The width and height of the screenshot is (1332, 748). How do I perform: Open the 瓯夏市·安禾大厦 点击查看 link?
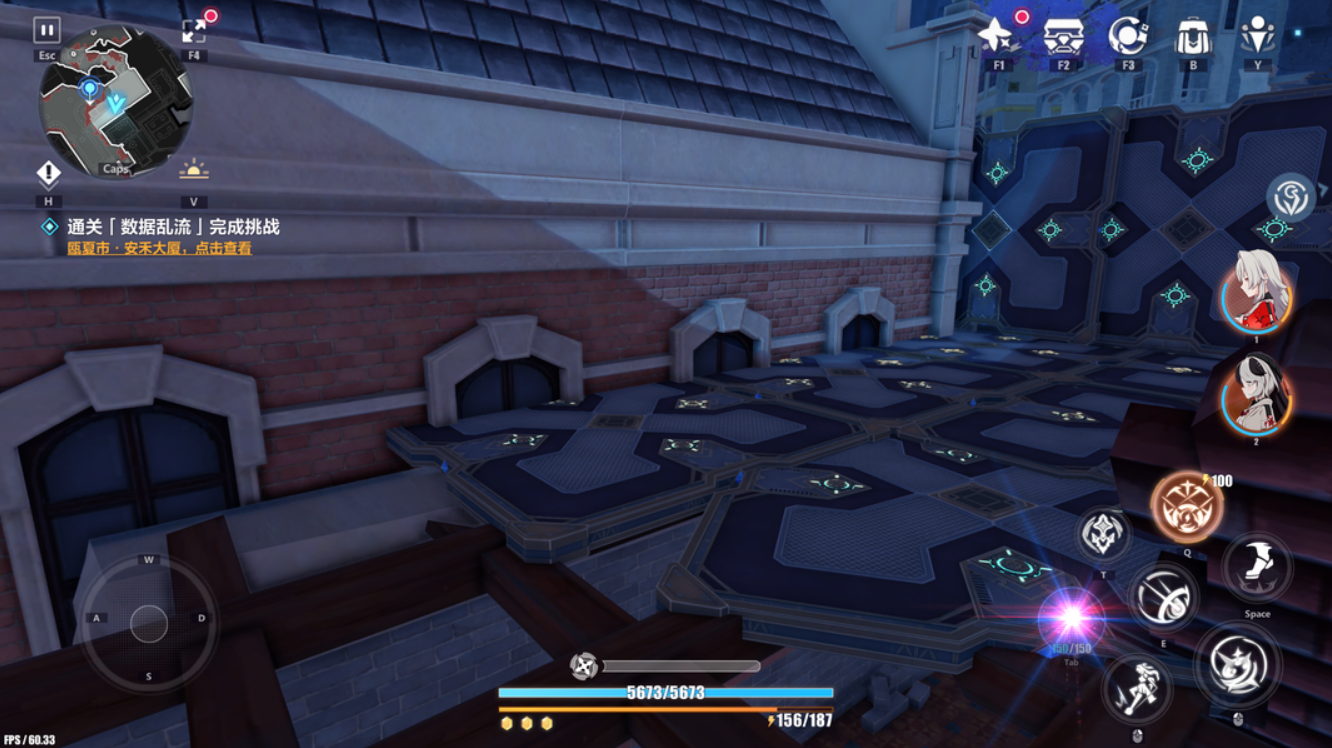tap(160, 248)
